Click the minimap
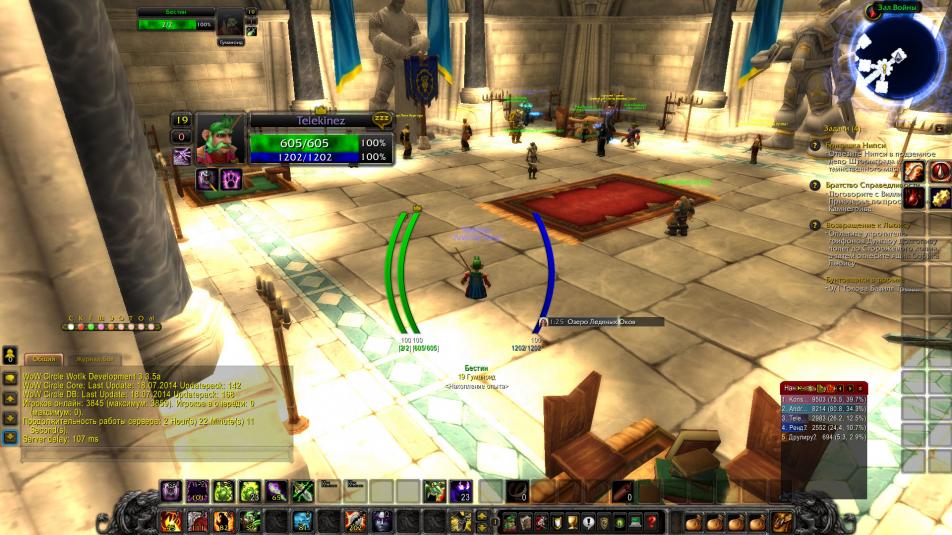The height and width of the screenshot is (535, 952). click(895, 56)
